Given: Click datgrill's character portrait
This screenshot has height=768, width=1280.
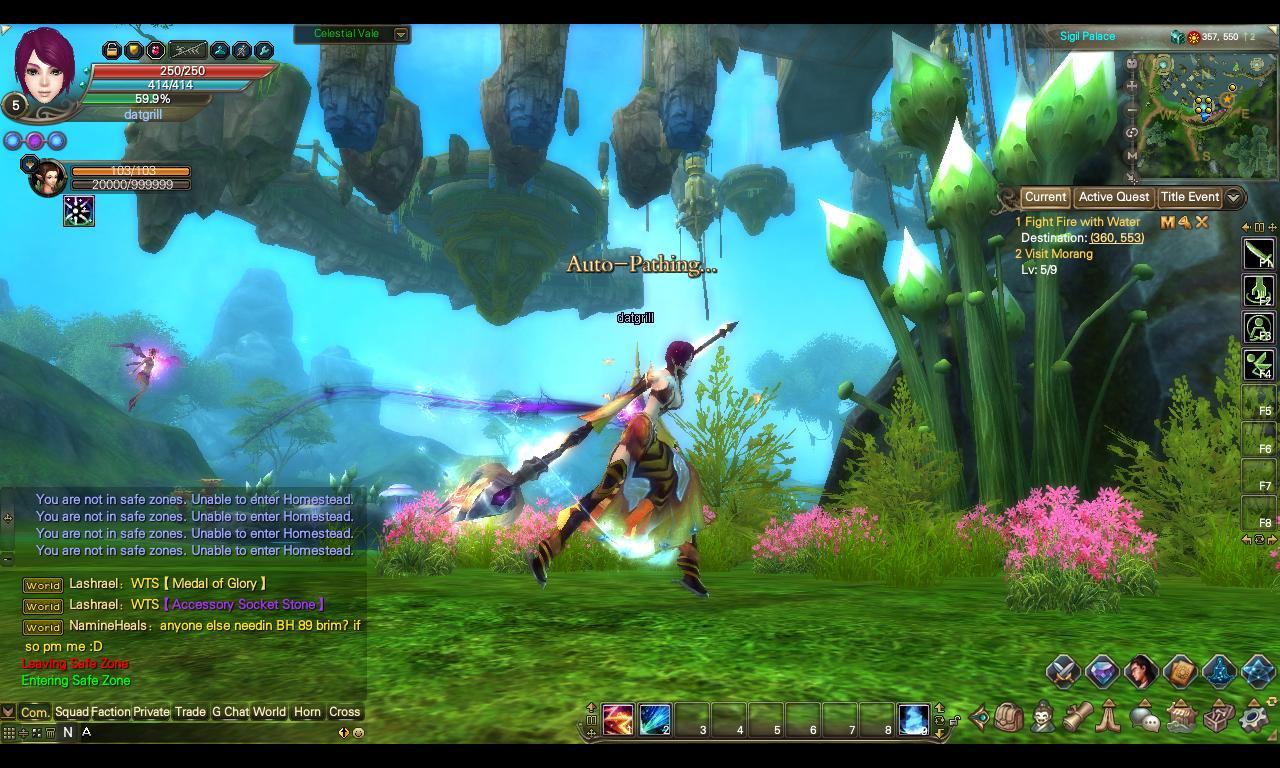Looking at the screenshot, I should pyautogui.click(x=46, y=65).
